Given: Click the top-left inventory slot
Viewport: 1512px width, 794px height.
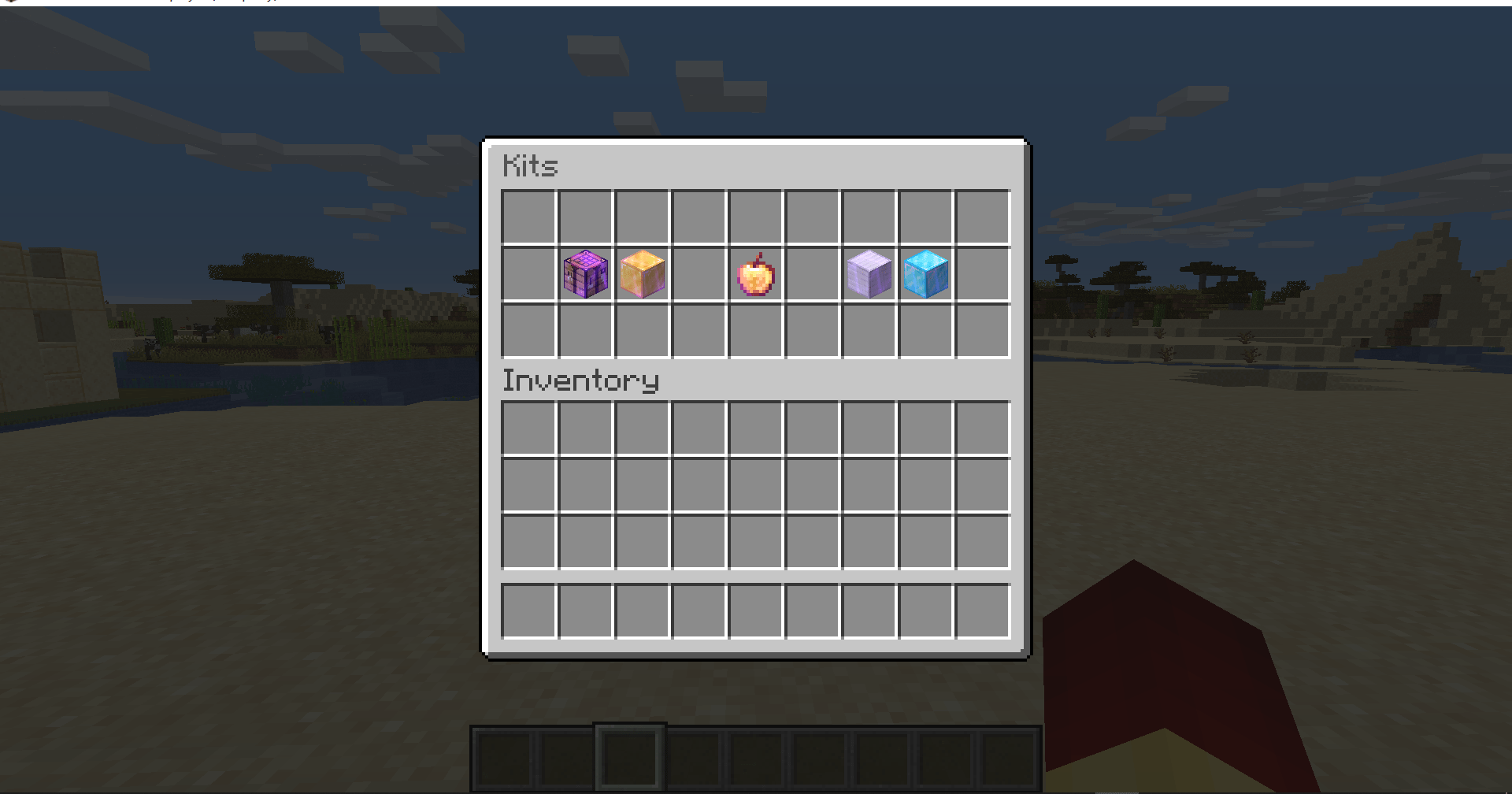Looking at the screenshot, I should pos(527,426).
